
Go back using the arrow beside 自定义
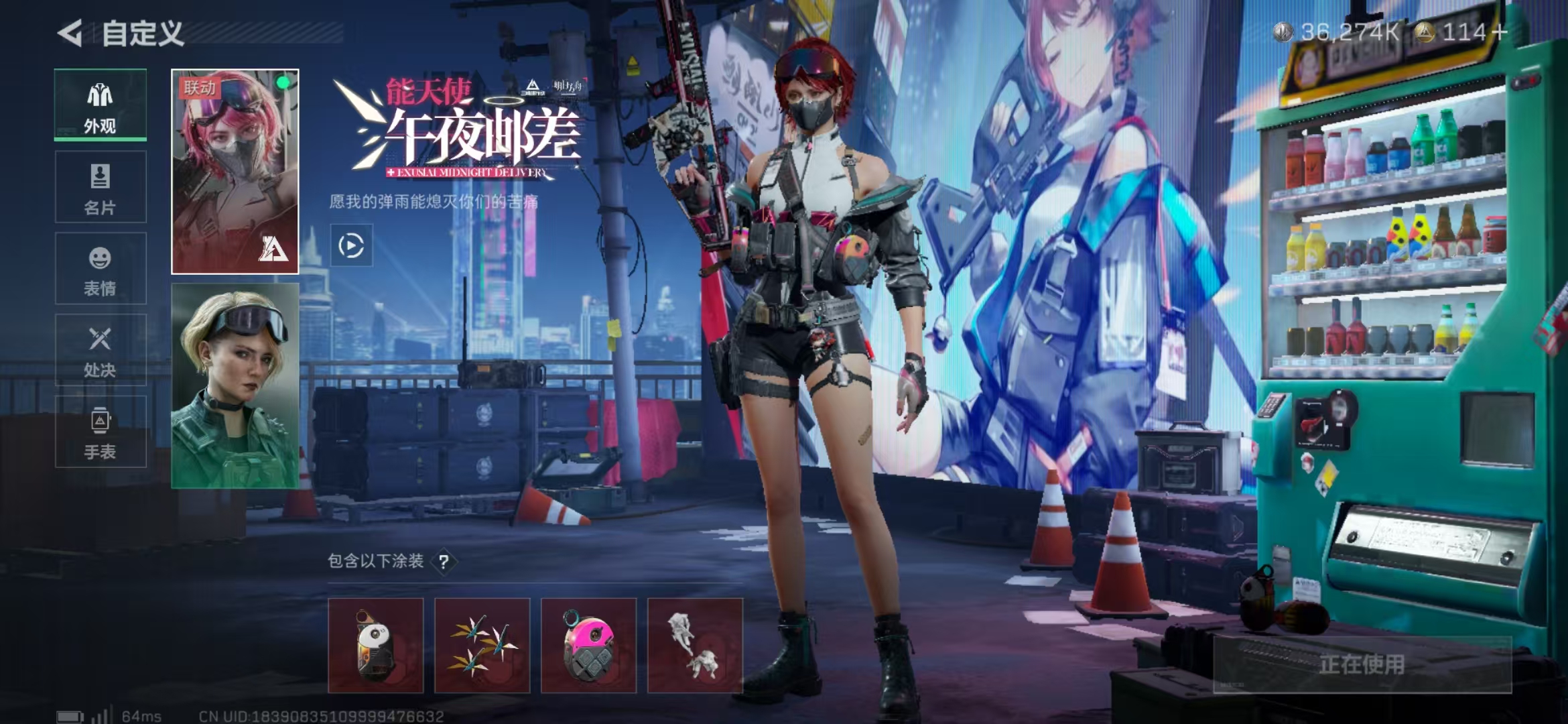71,33
